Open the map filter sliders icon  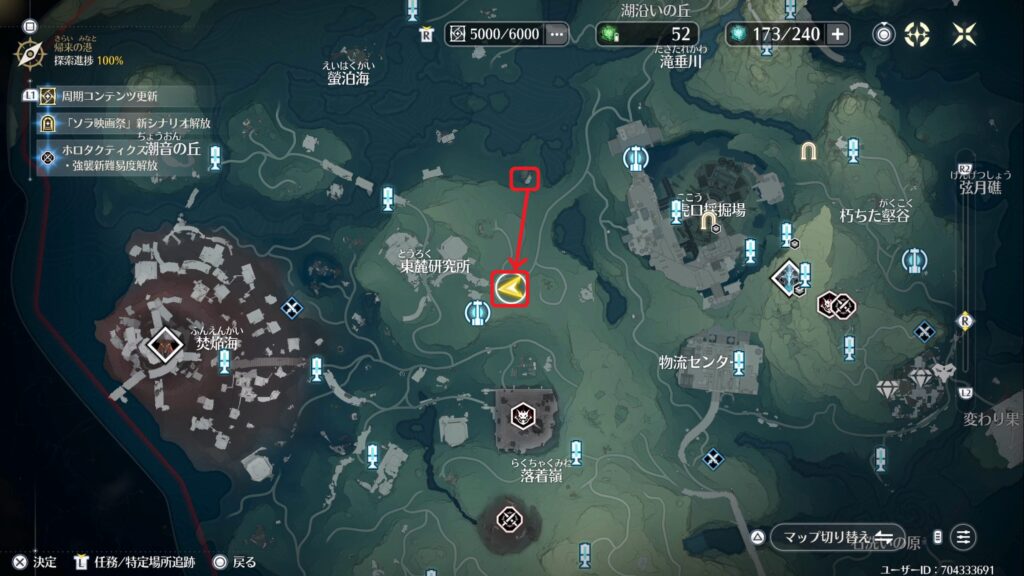point(963,537)
